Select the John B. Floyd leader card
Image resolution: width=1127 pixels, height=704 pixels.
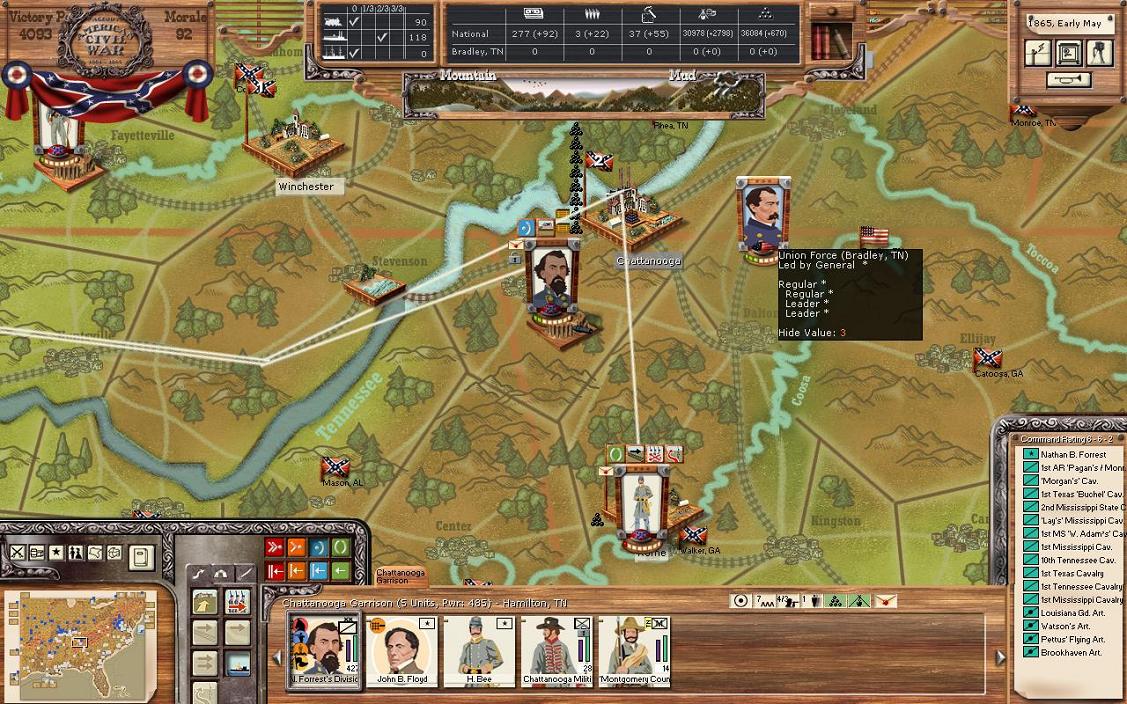click(x=404, y=650)
